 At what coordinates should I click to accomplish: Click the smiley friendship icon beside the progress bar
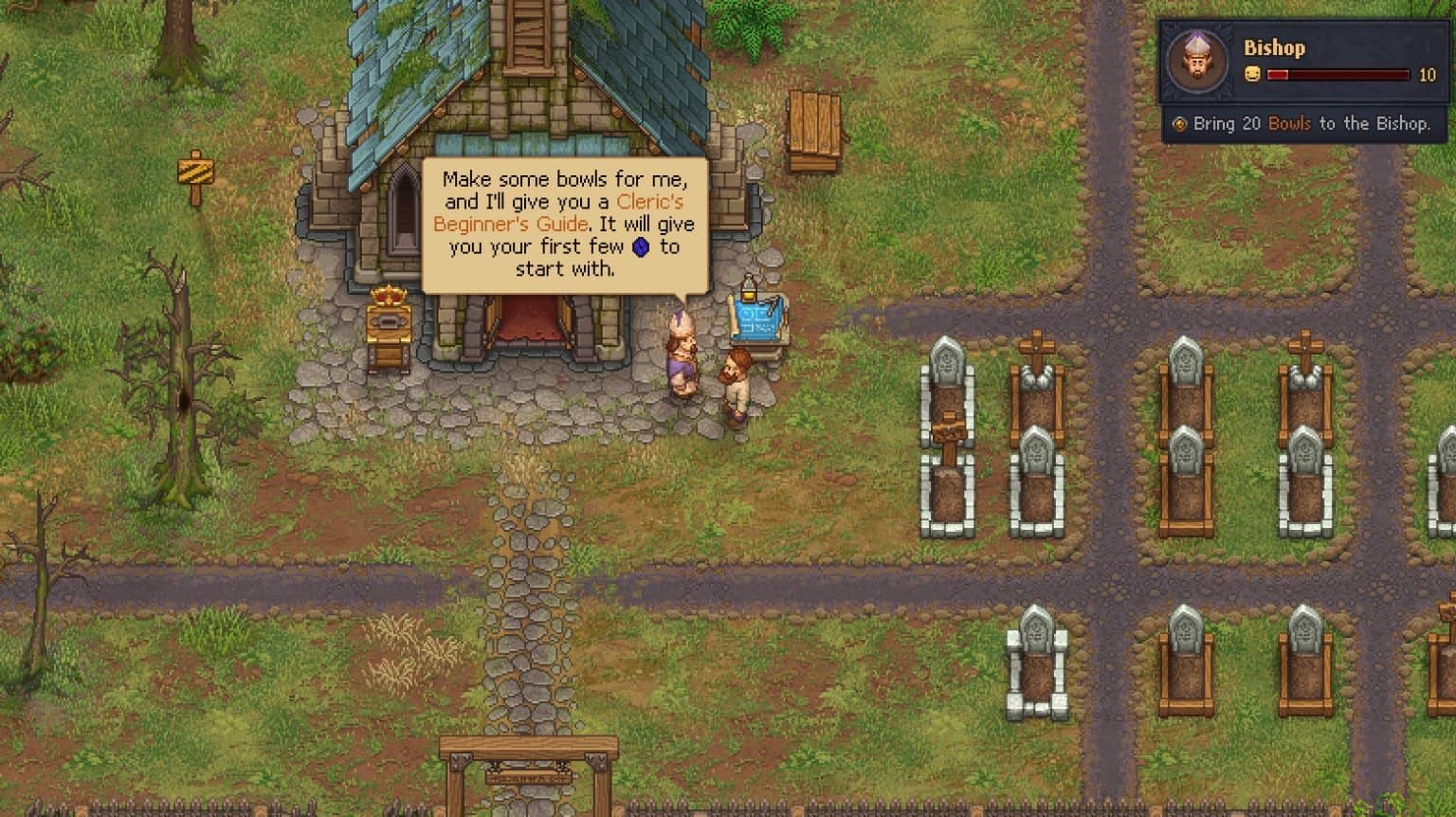click(1253, 74)
